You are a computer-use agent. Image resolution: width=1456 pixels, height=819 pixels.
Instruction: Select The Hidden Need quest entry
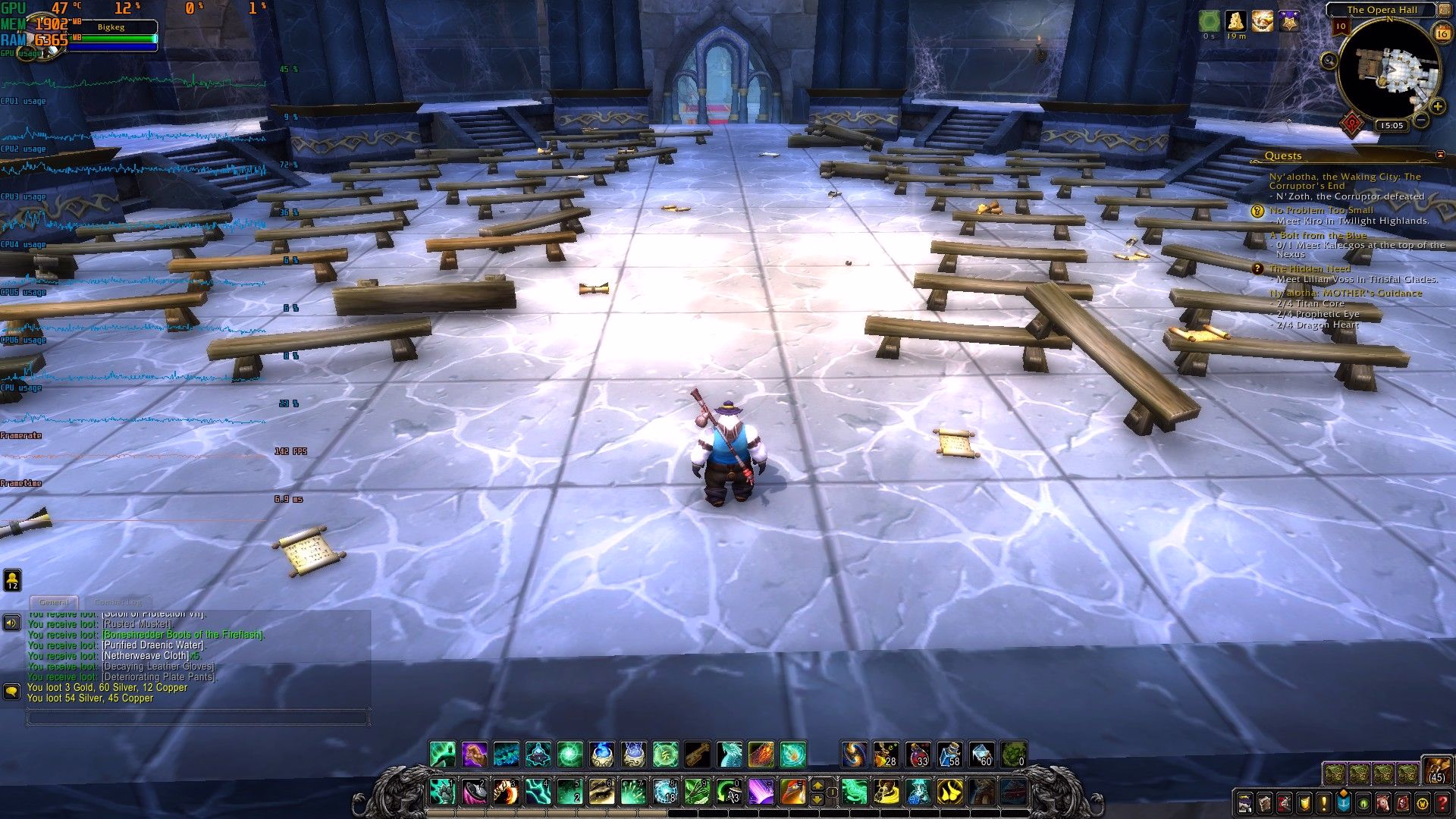pos(1310,268)
